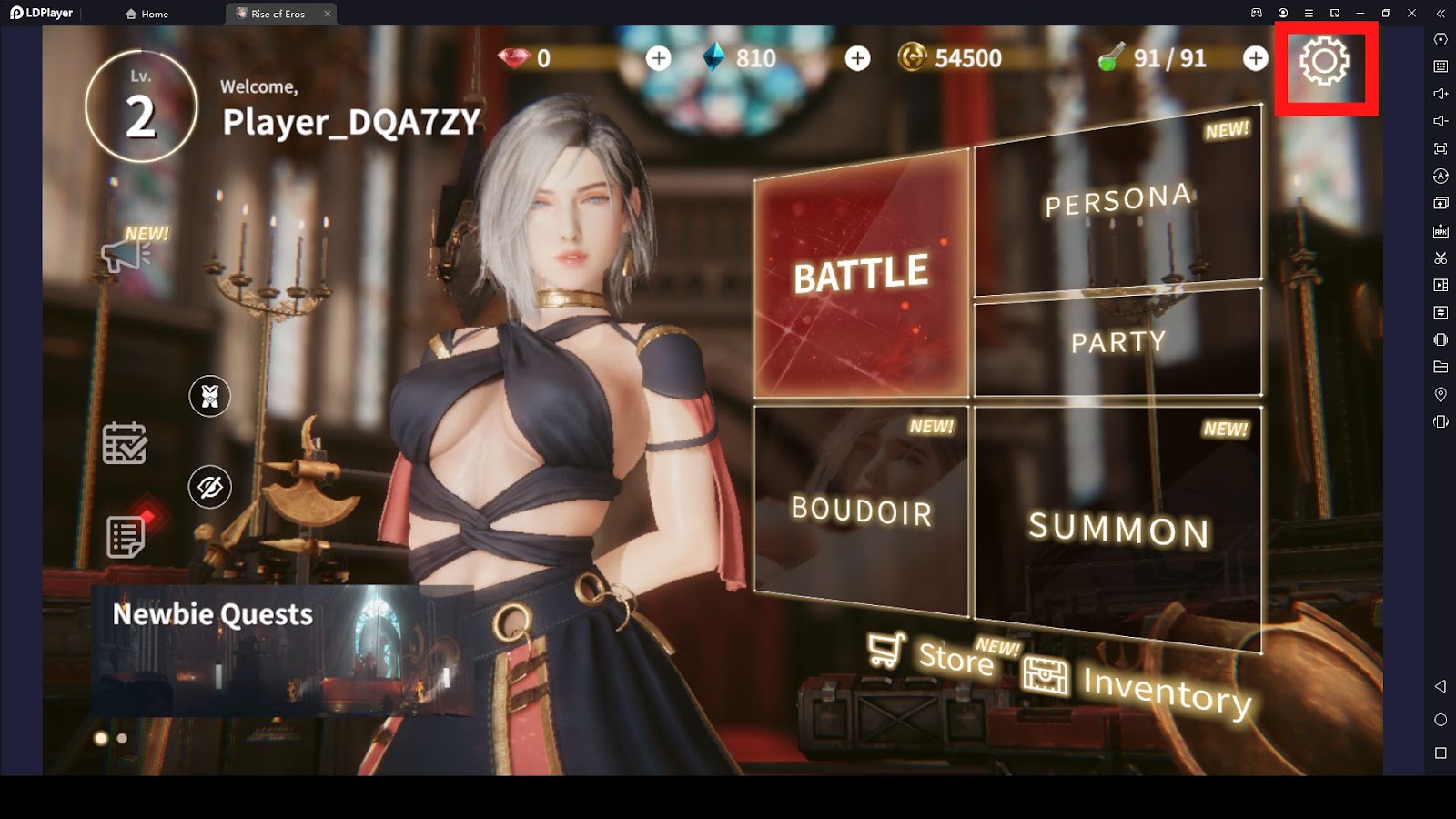
Task: Close the Rise of Eros emulator tab
Action: click(x=328, y=14)
